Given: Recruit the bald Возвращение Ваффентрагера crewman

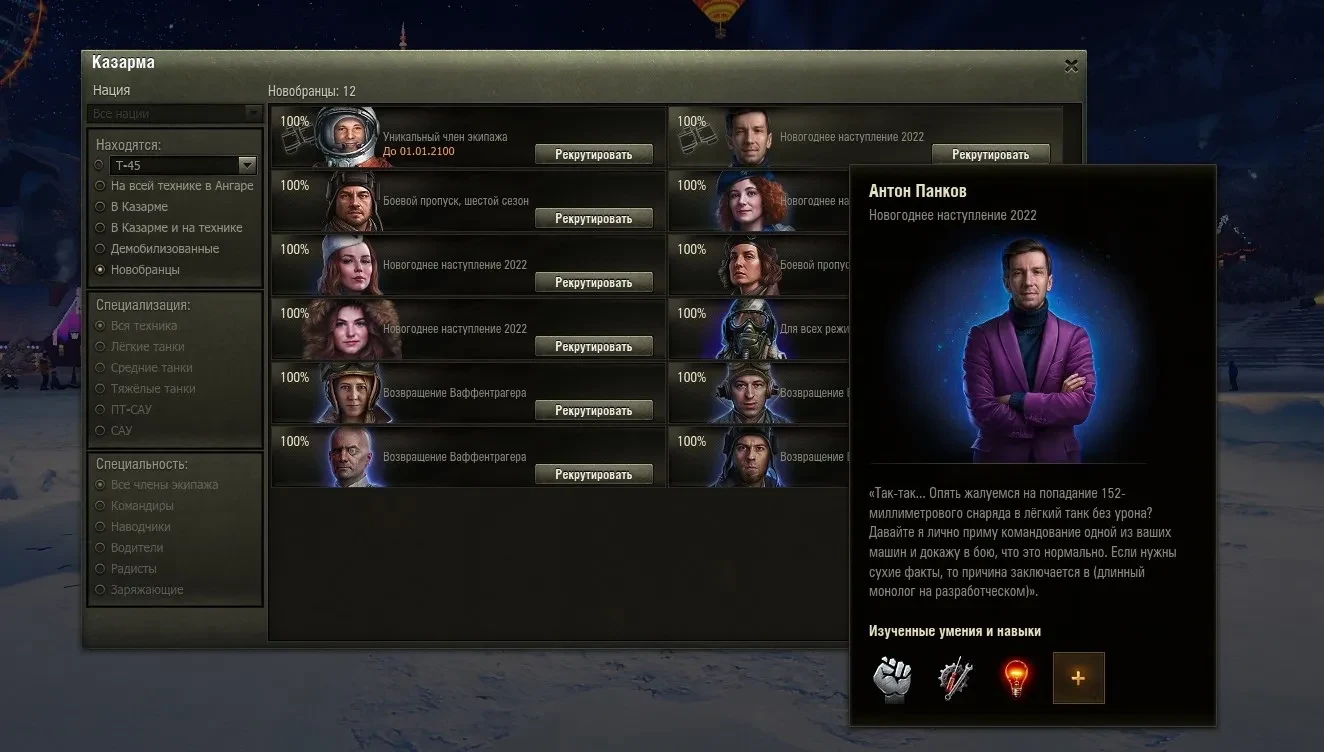Looking at the screenshot, I should click(593, 475).
